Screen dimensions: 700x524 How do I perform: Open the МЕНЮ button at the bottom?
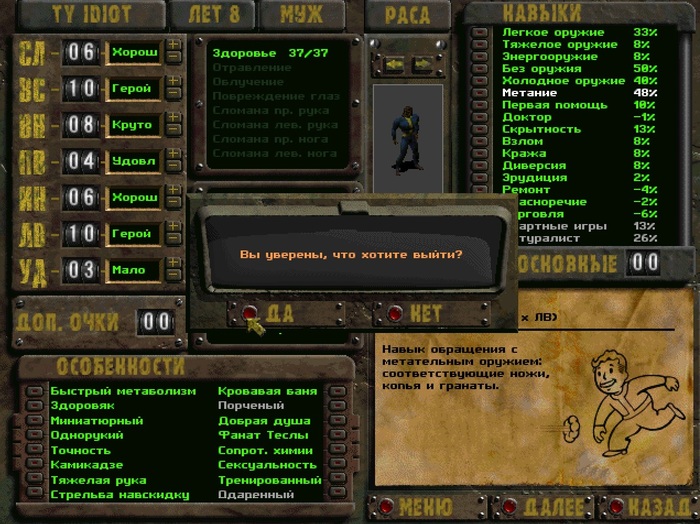(x=426, y=508)
